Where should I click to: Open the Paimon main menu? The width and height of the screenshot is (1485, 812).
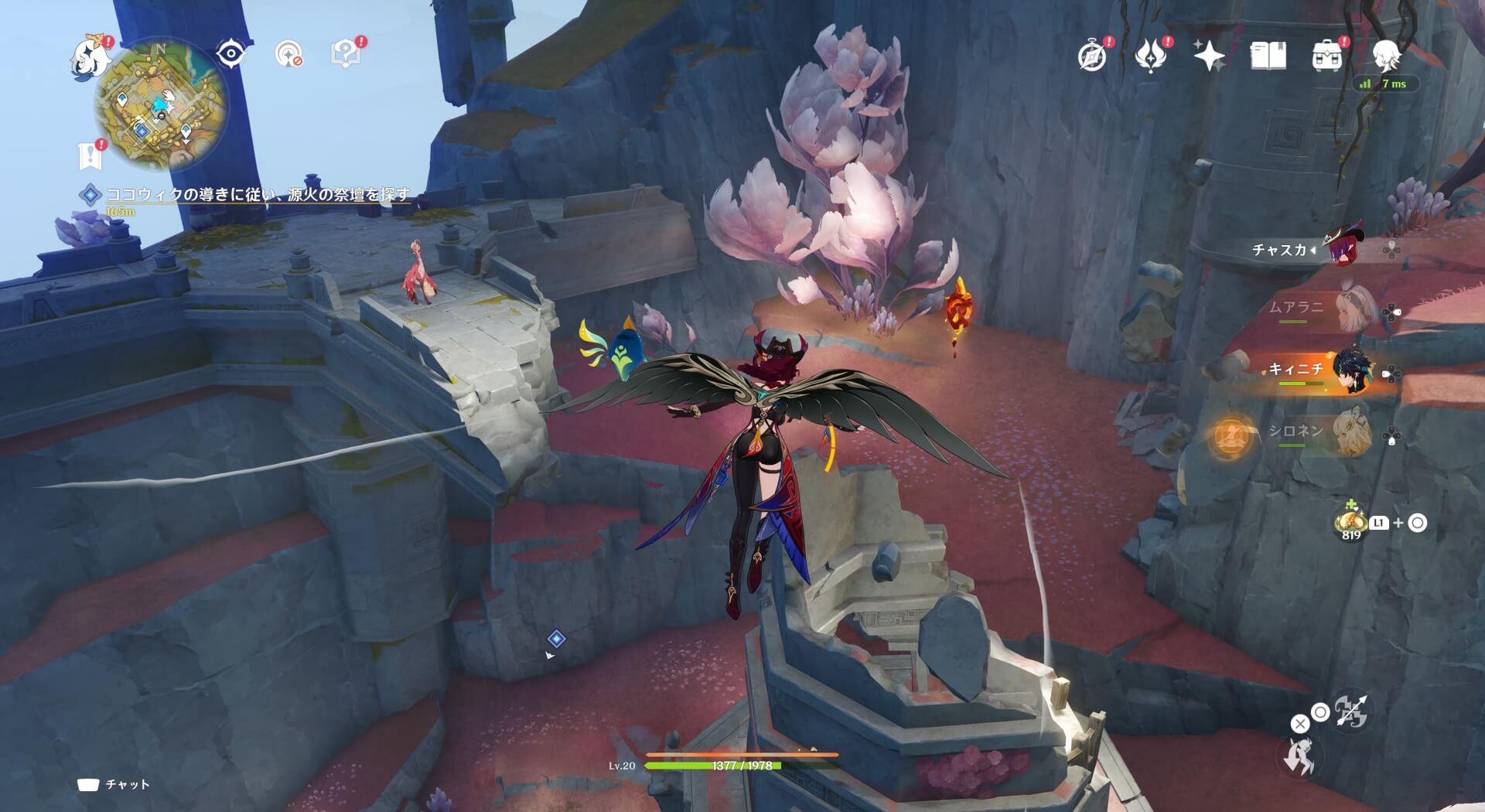pyautogui.click(x=90, y=58)
